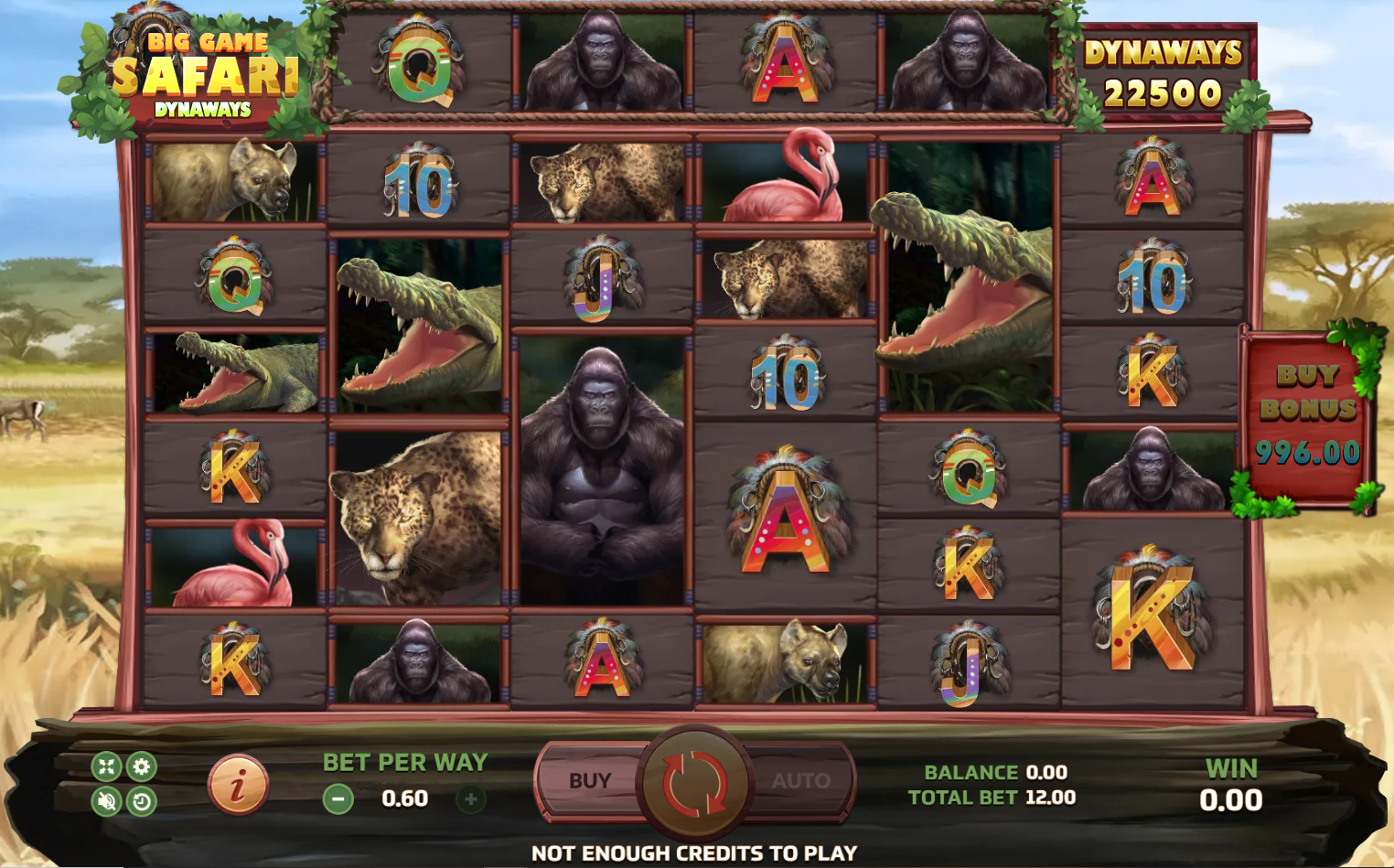Viewport: 1394px width, 868px height.
Task: Select the 0.60 bet value
Action: click(404, 798)
